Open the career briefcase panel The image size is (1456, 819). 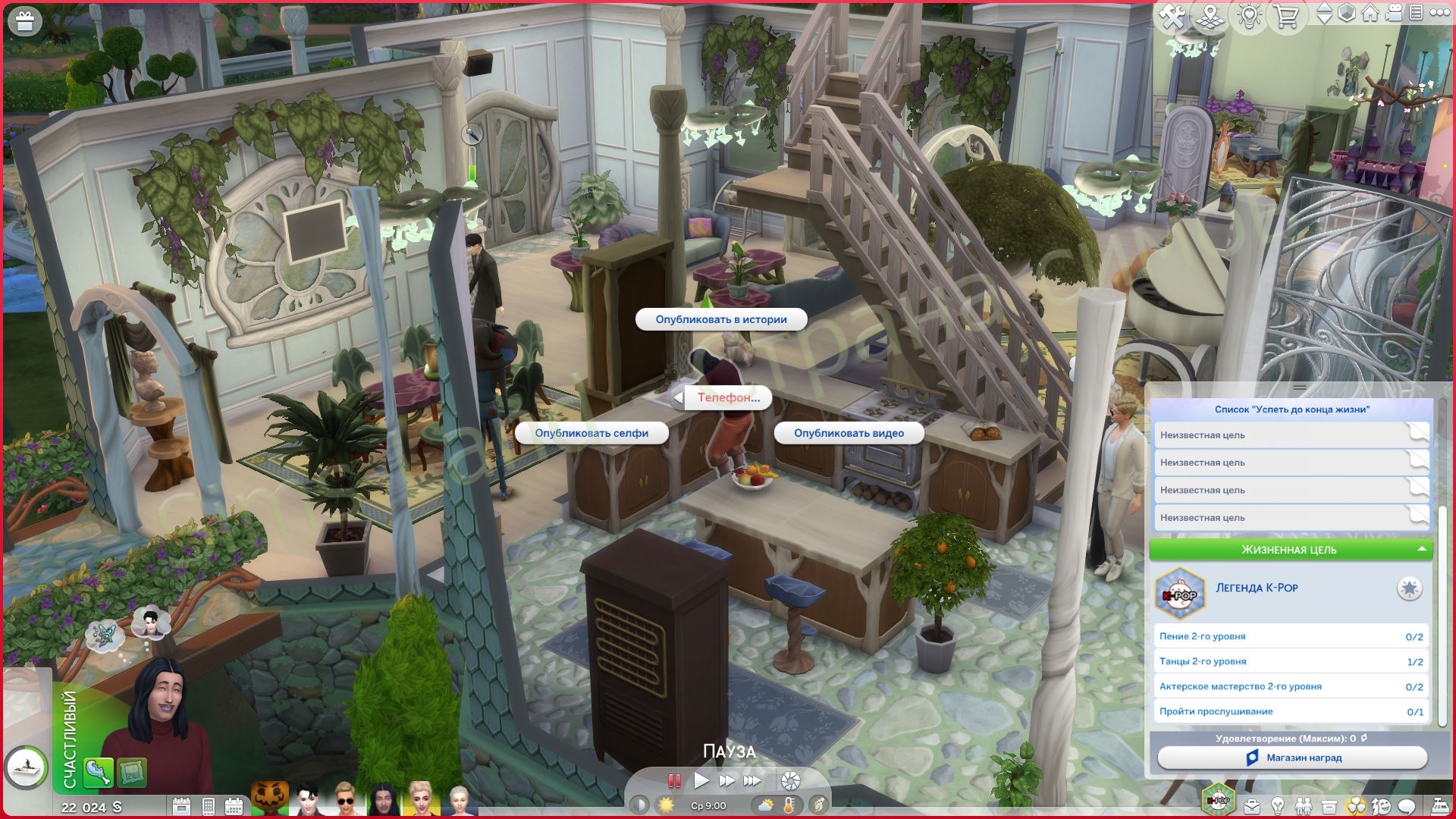point(1251,805)
